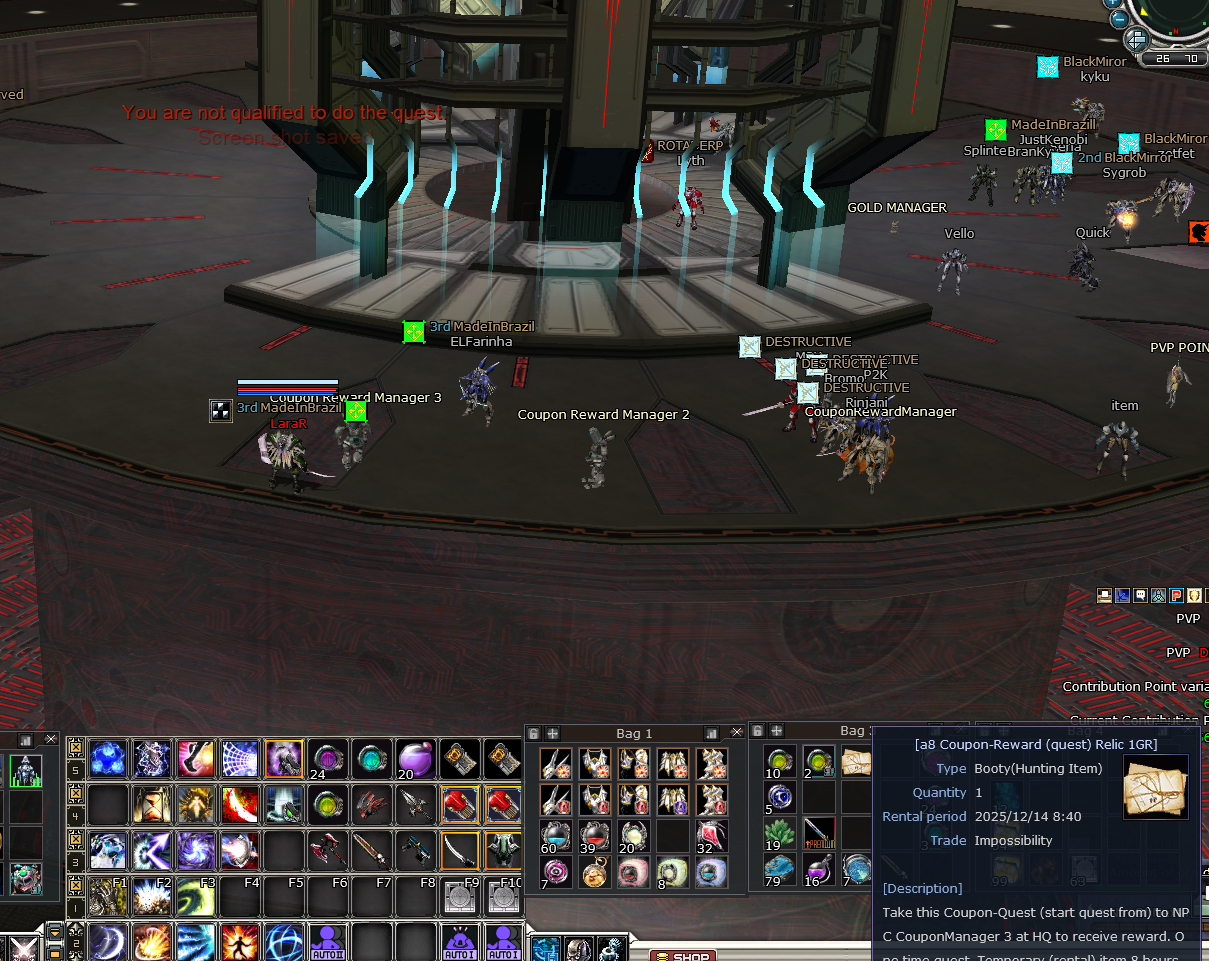Toggle the AUTO II hotbar button

point(327,942)
